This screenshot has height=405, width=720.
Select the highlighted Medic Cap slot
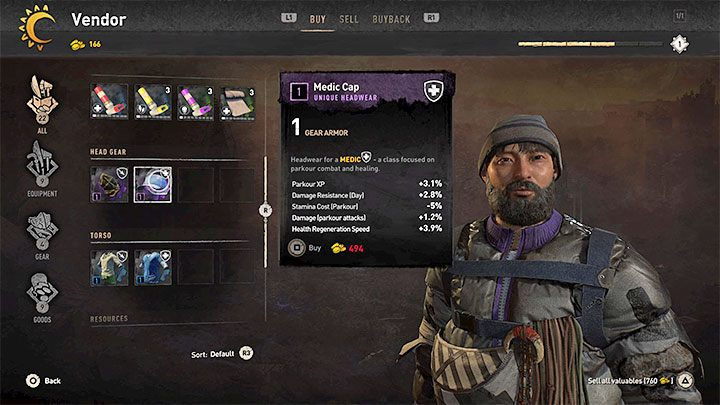coord(151,184)
